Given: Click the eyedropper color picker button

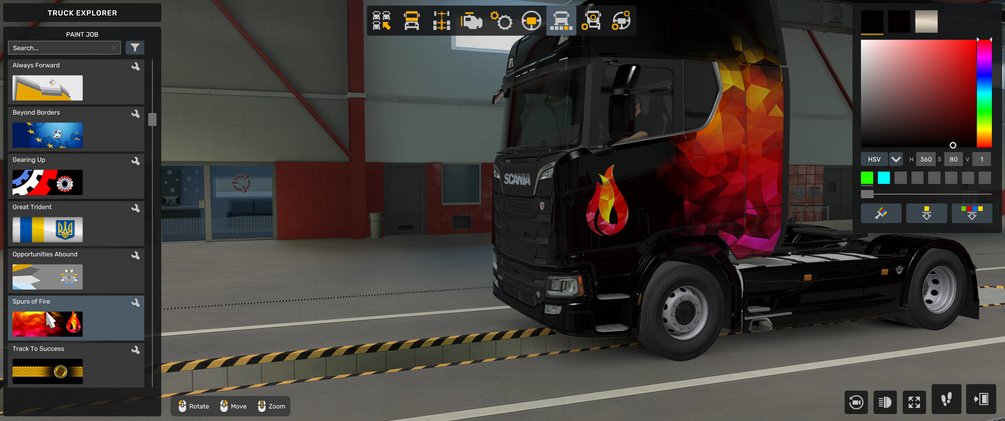Looking at the screenshot, I should point(881,214).
